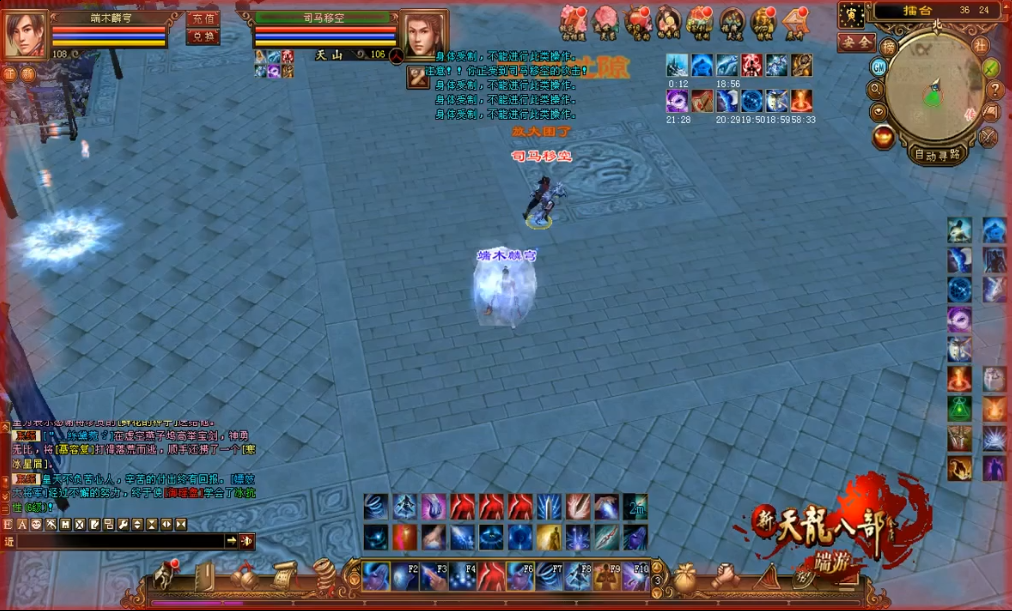Viewport: 1012px width, 611px height.
Task: Open the blue GM help button
Action: point(879,67)
